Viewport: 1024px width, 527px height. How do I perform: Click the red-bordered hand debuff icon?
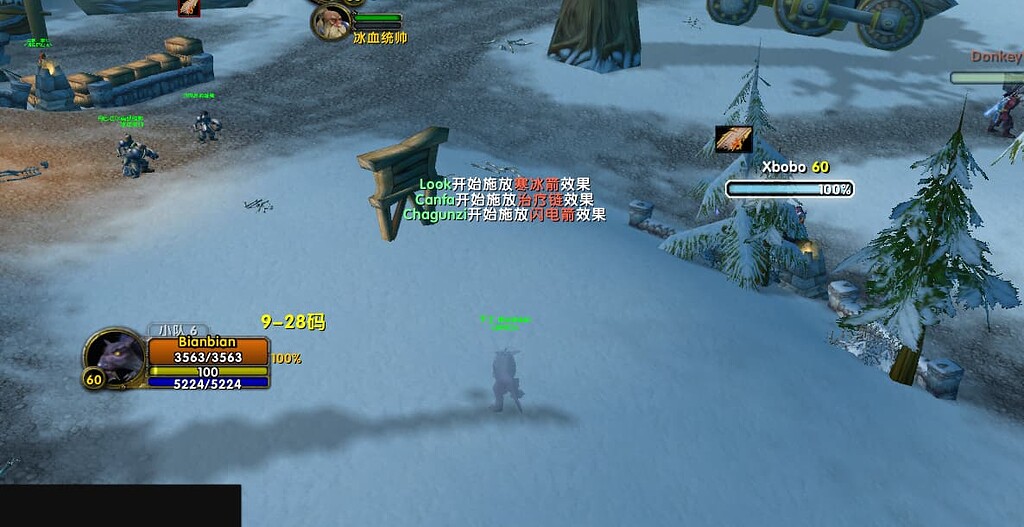click(189, 6)
